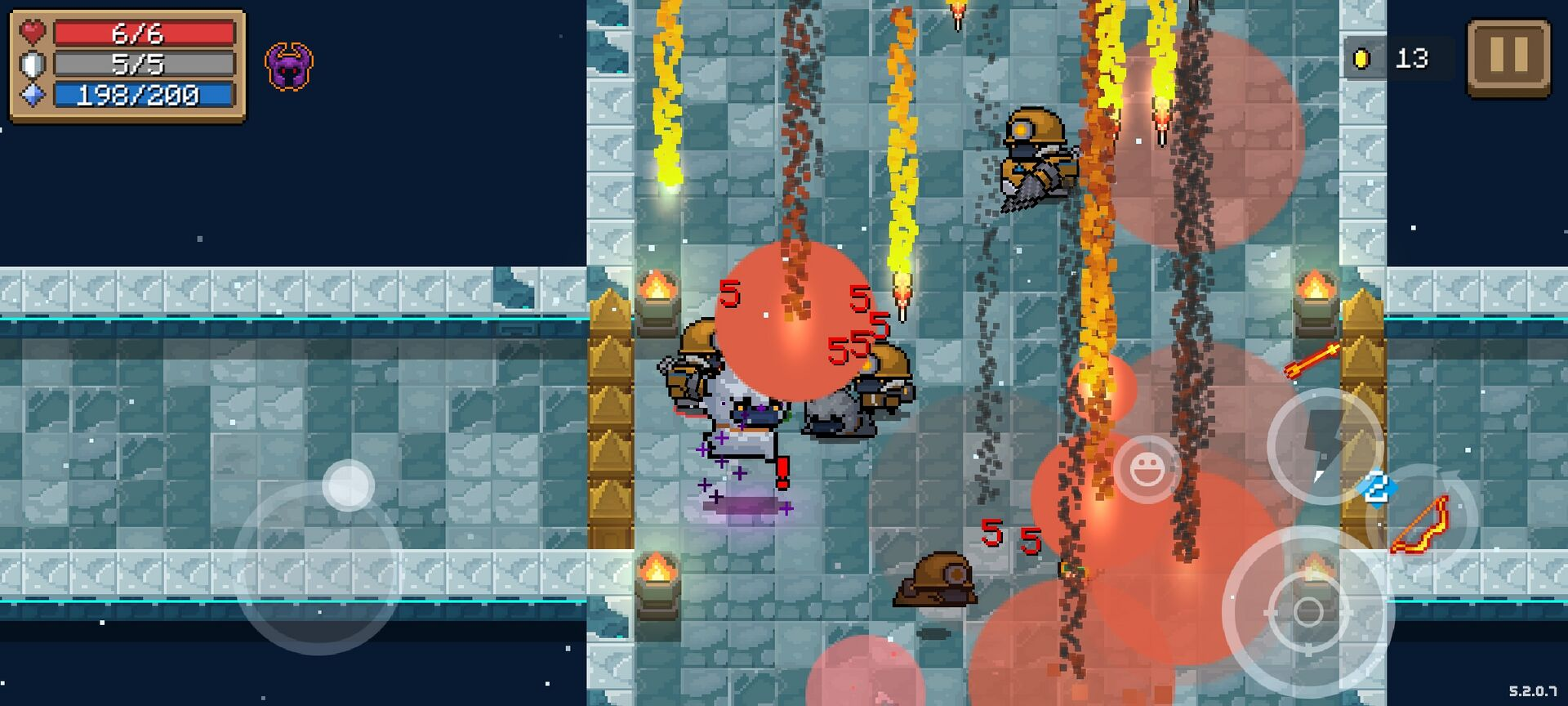Activate the lightning bolt skill button
1568x706 pixels.
1324,445
